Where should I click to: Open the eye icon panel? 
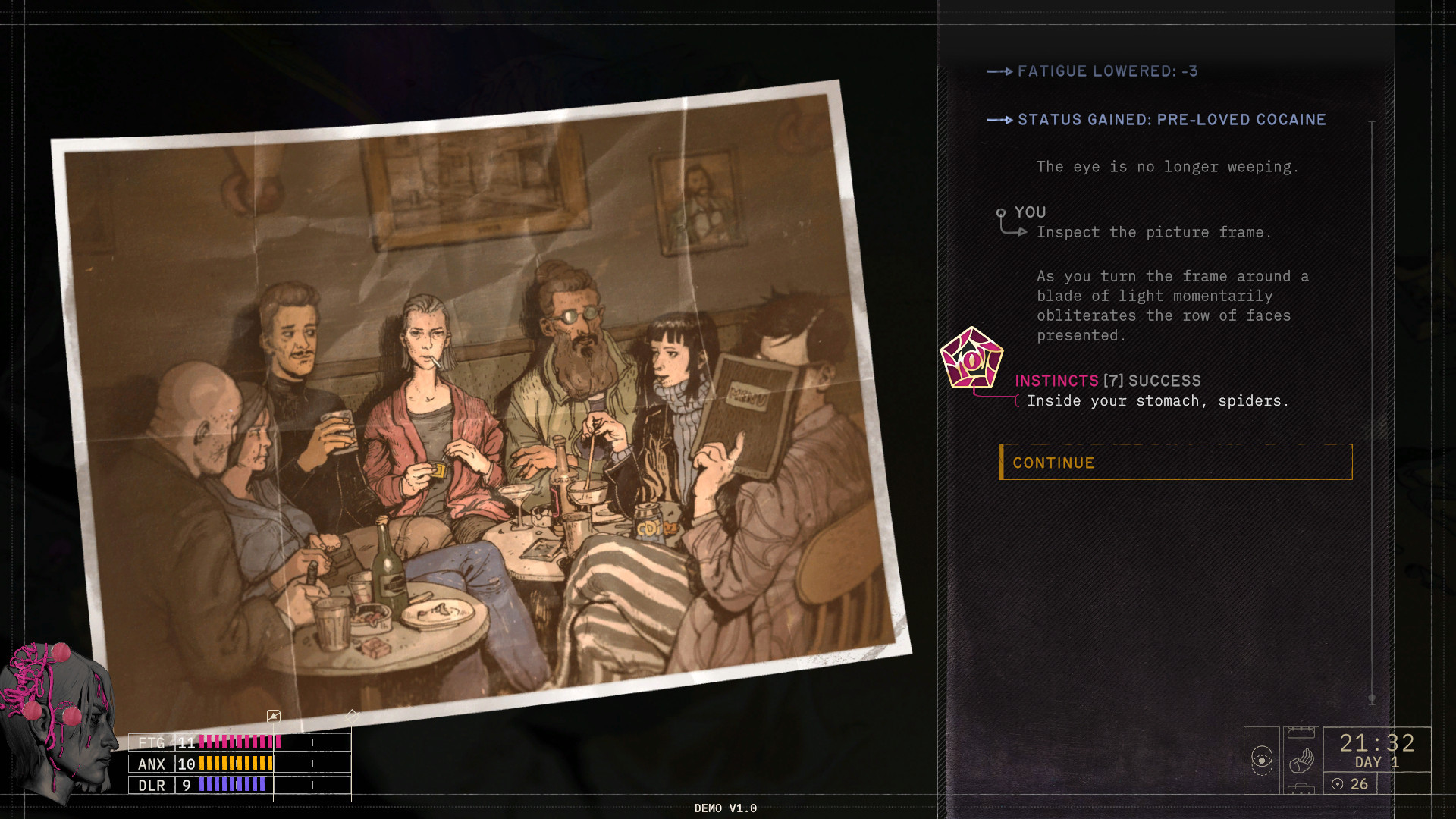(1261, 759)
